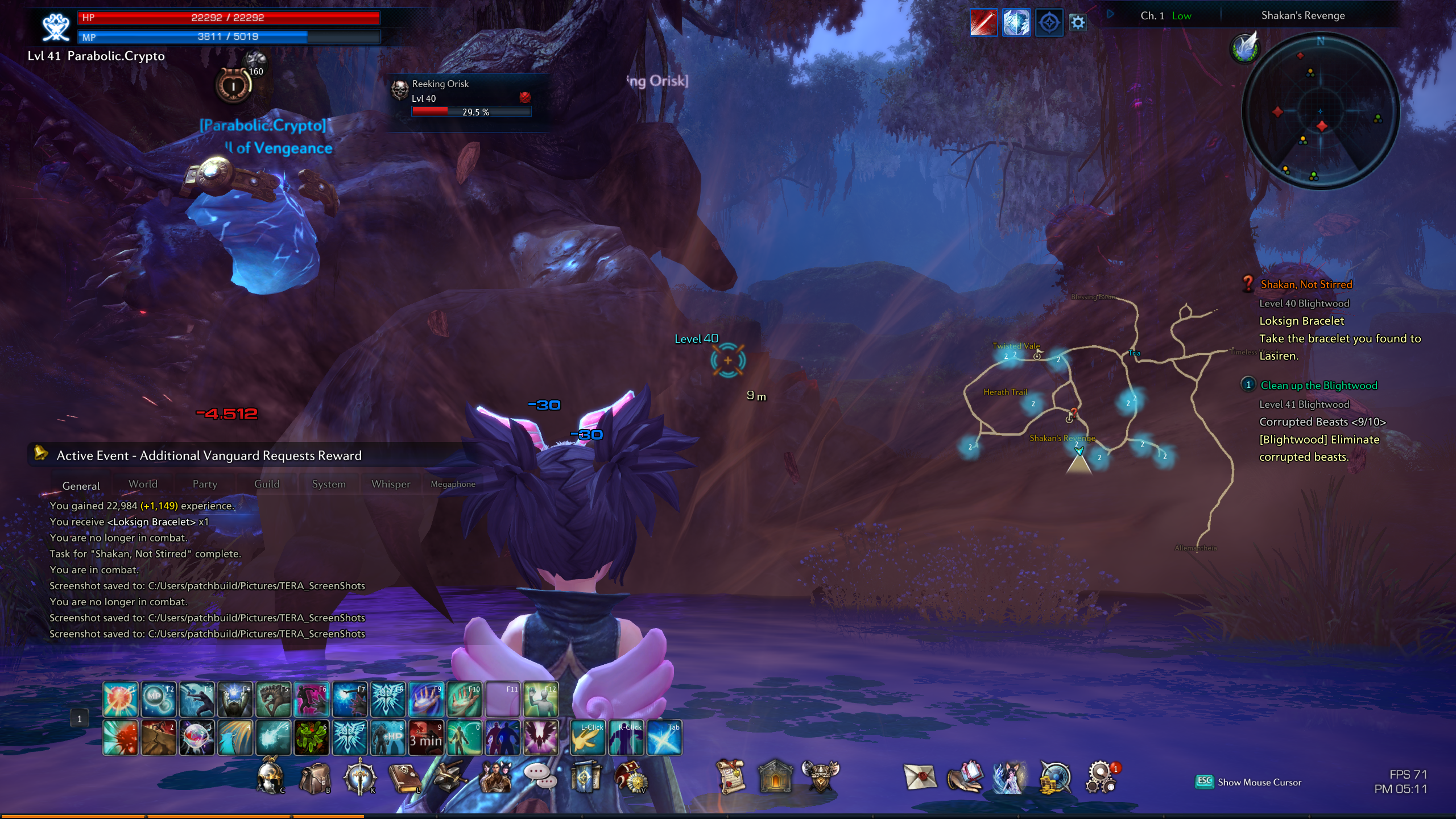Open the Active Event Vanguard Requests banner
The width and height of the screenshot is (1456, 819).
(x=209, y=456)
